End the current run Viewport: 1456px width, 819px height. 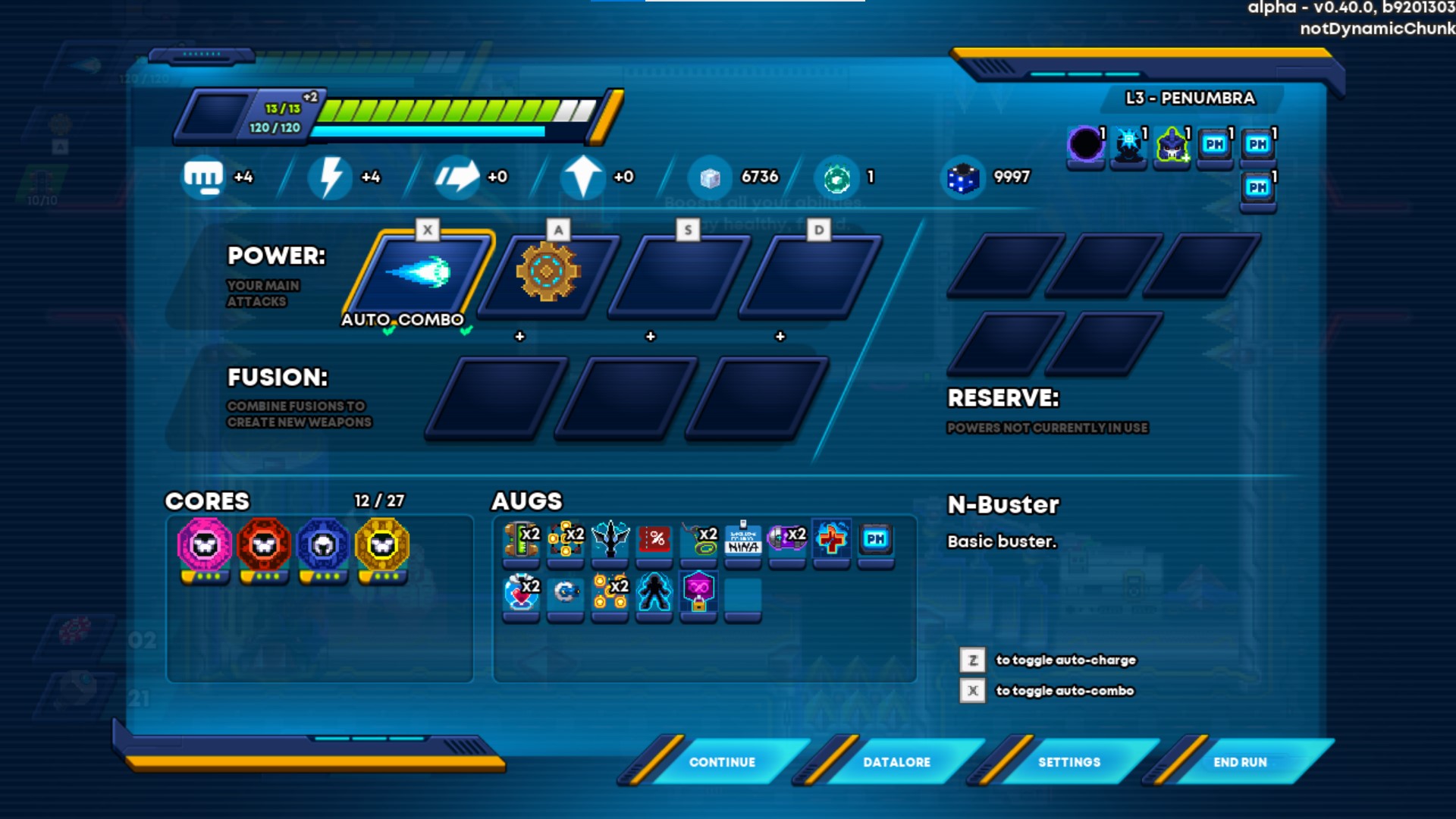(x=1240, y=762)
